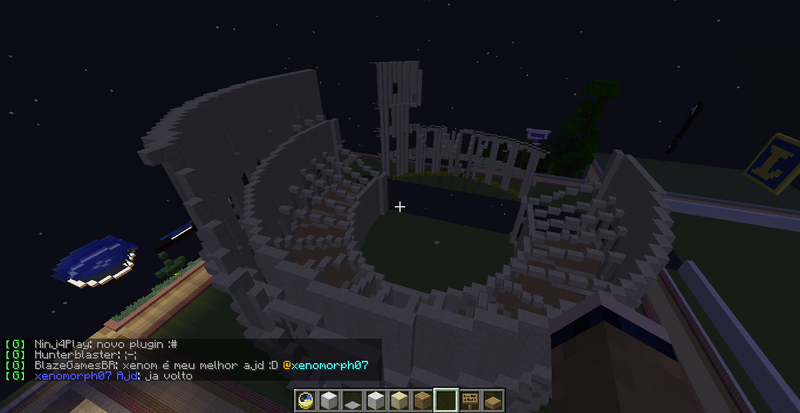Select the gray stone slab slot
The height and width of the screenshot is (413, 800).
coord(352,401)
